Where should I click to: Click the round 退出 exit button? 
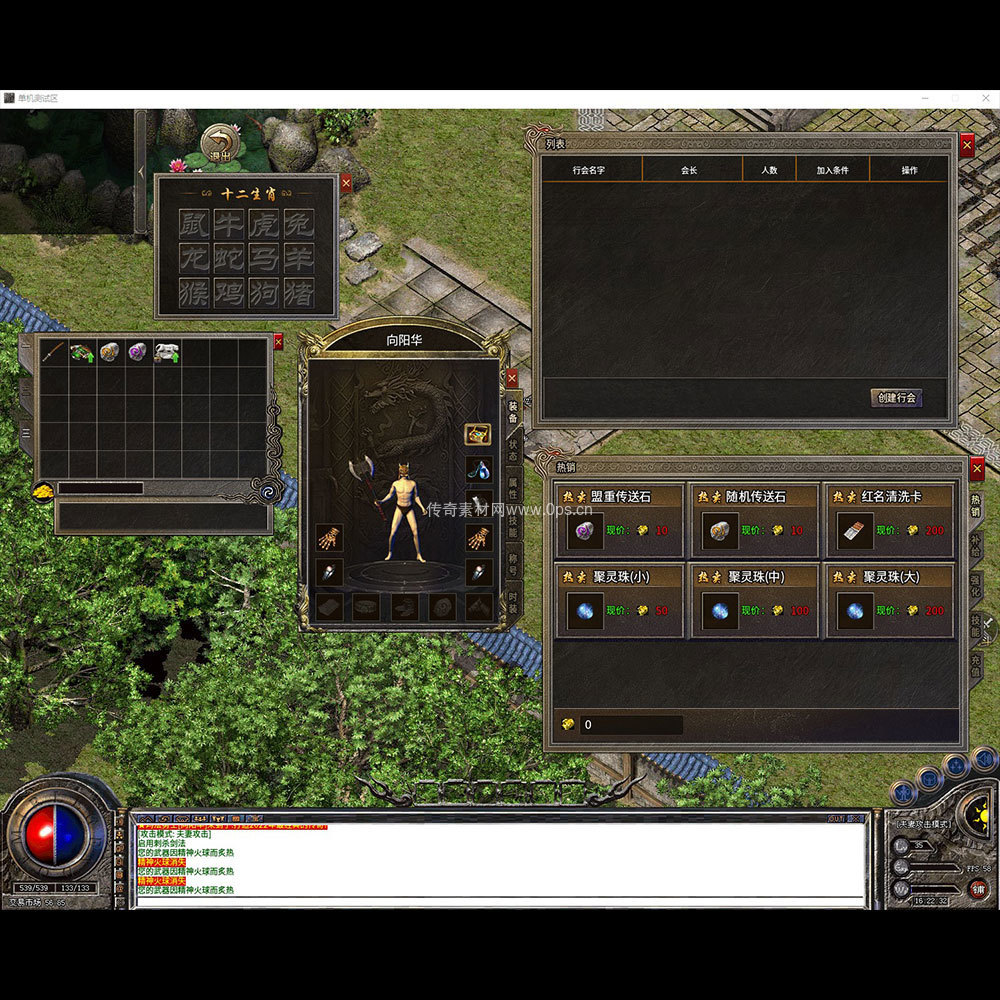click(220, 143)
